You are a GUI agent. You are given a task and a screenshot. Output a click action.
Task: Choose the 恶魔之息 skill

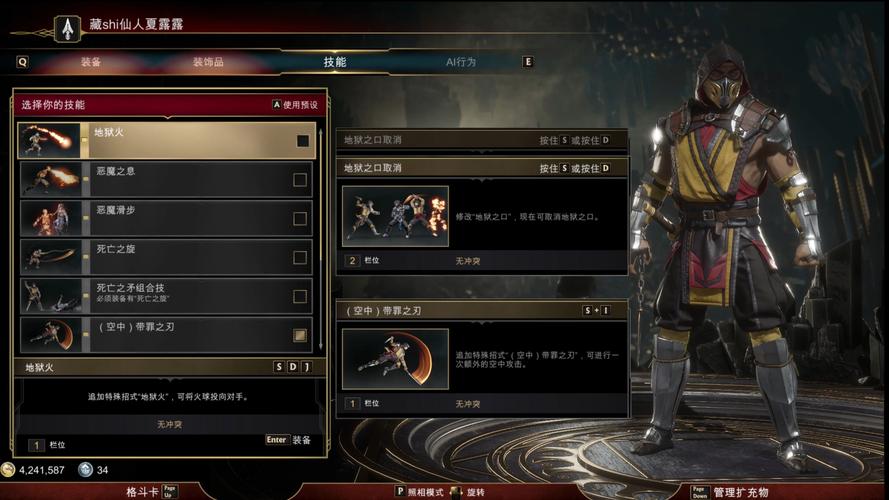pyautogui.click(x=166, y=180)
